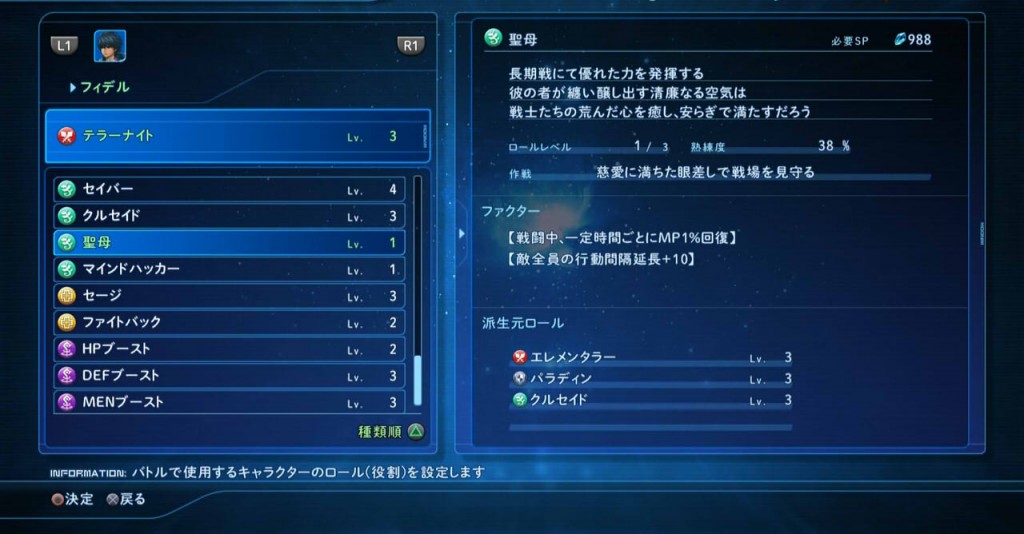Pick the highlighted 聖母 role in the list
1024x534 pixels.
229,243
